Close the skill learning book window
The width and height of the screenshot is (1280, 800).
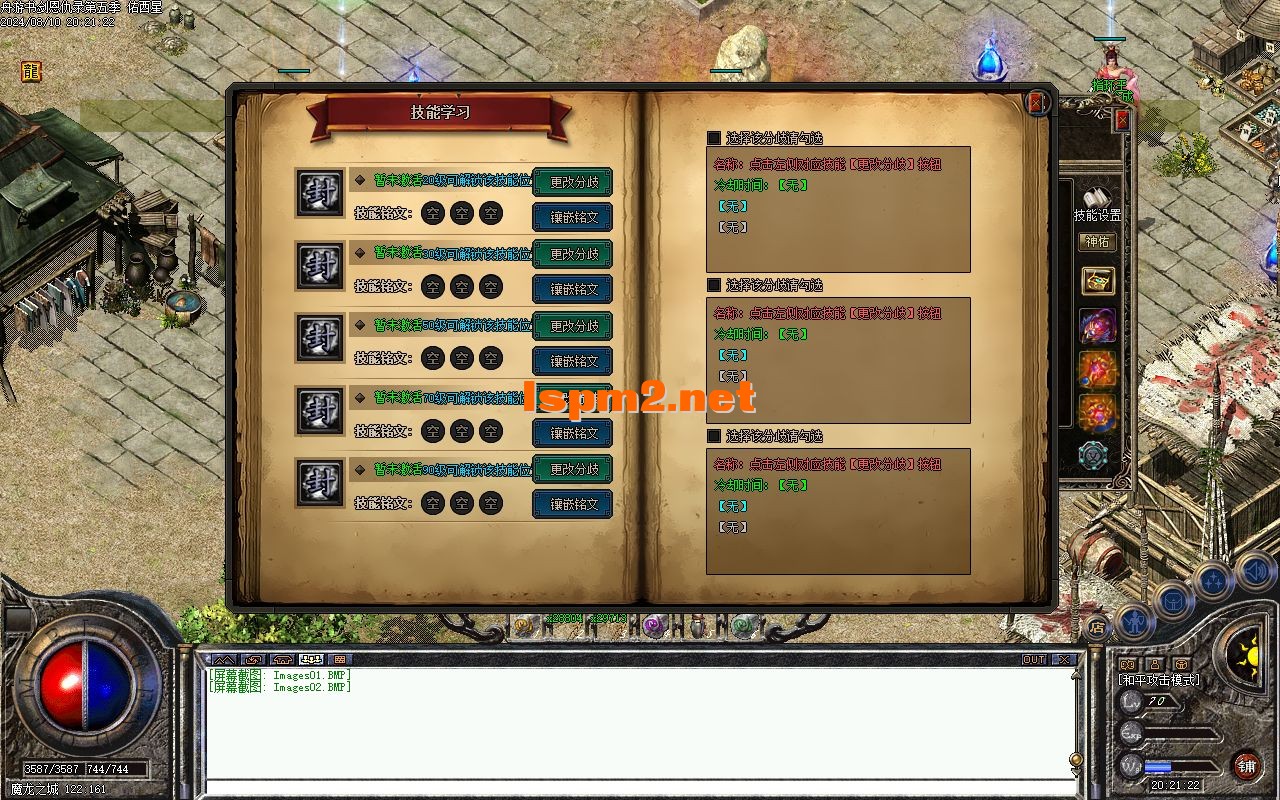[1037, 102]
